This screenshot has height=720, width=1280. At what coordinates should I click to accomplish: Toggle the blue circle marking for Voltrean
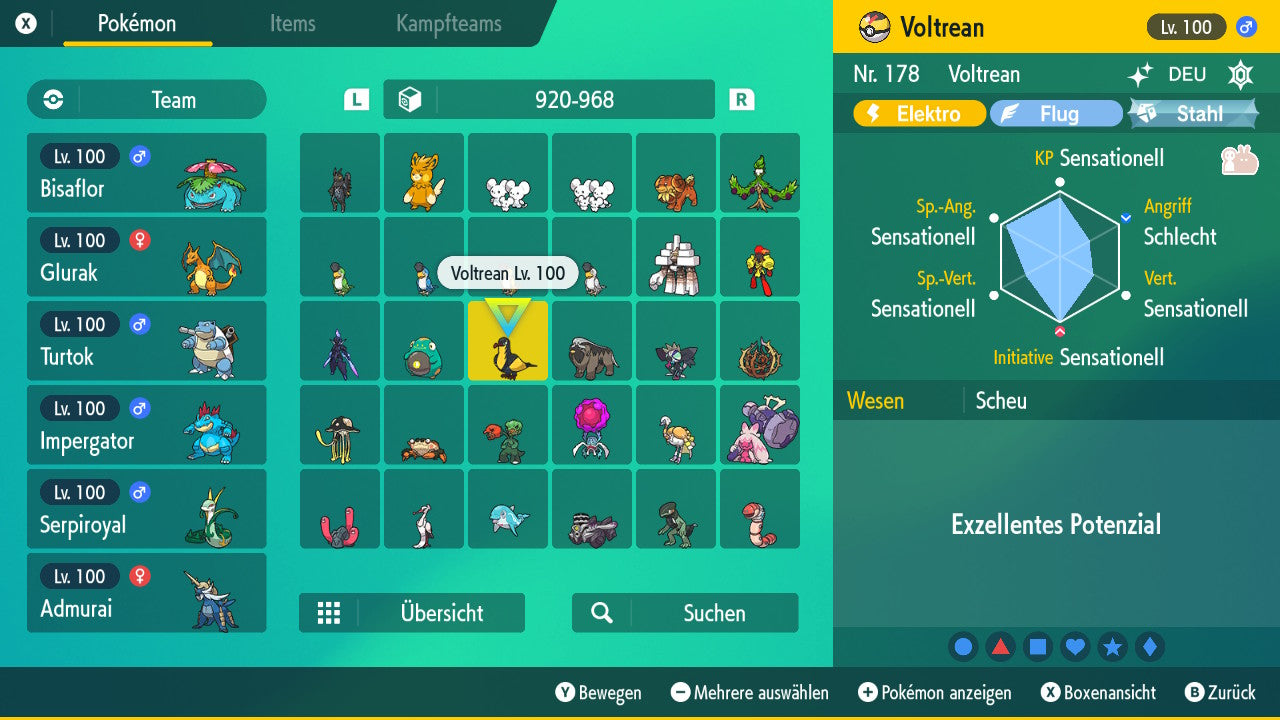[963, 646]
